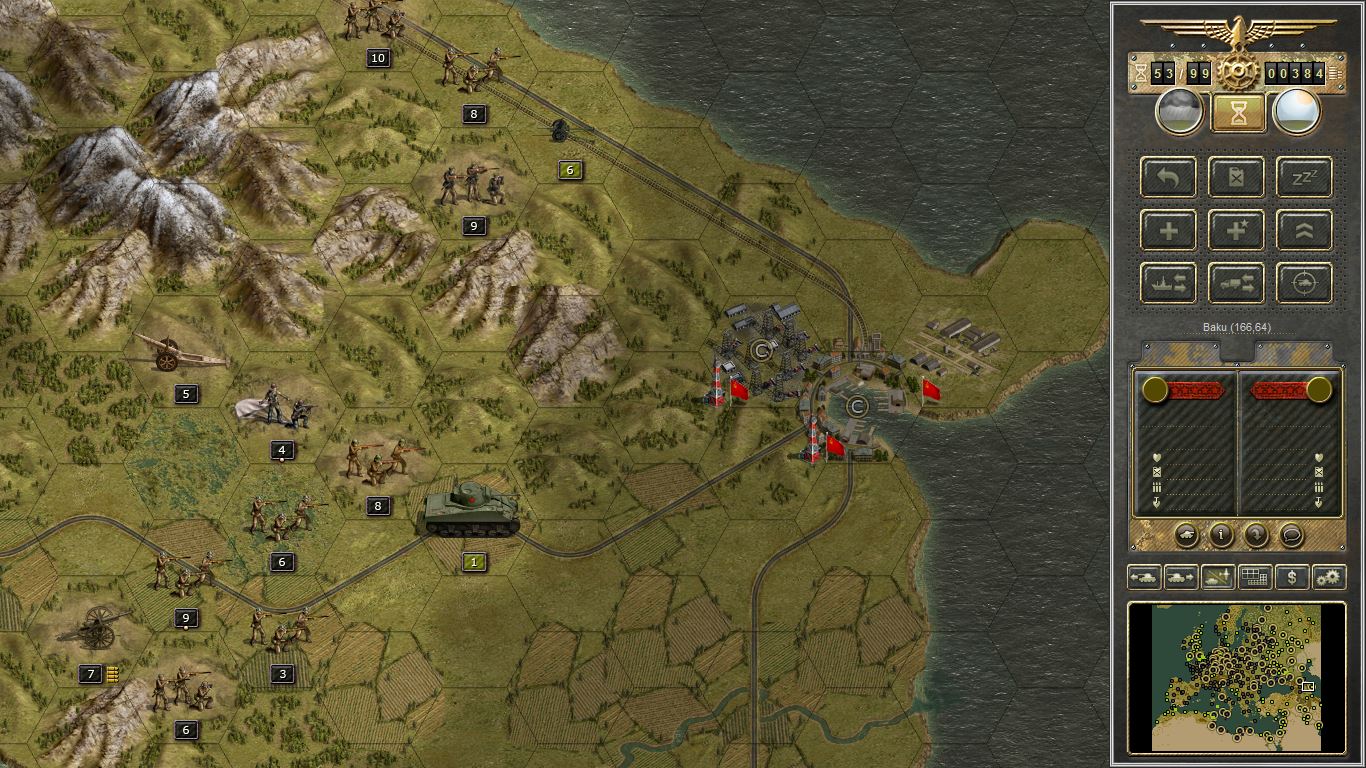Viewport: 1366px width, 768px height.
Task: Mount the unit in land transport
Action: [x=1236, y=283]
